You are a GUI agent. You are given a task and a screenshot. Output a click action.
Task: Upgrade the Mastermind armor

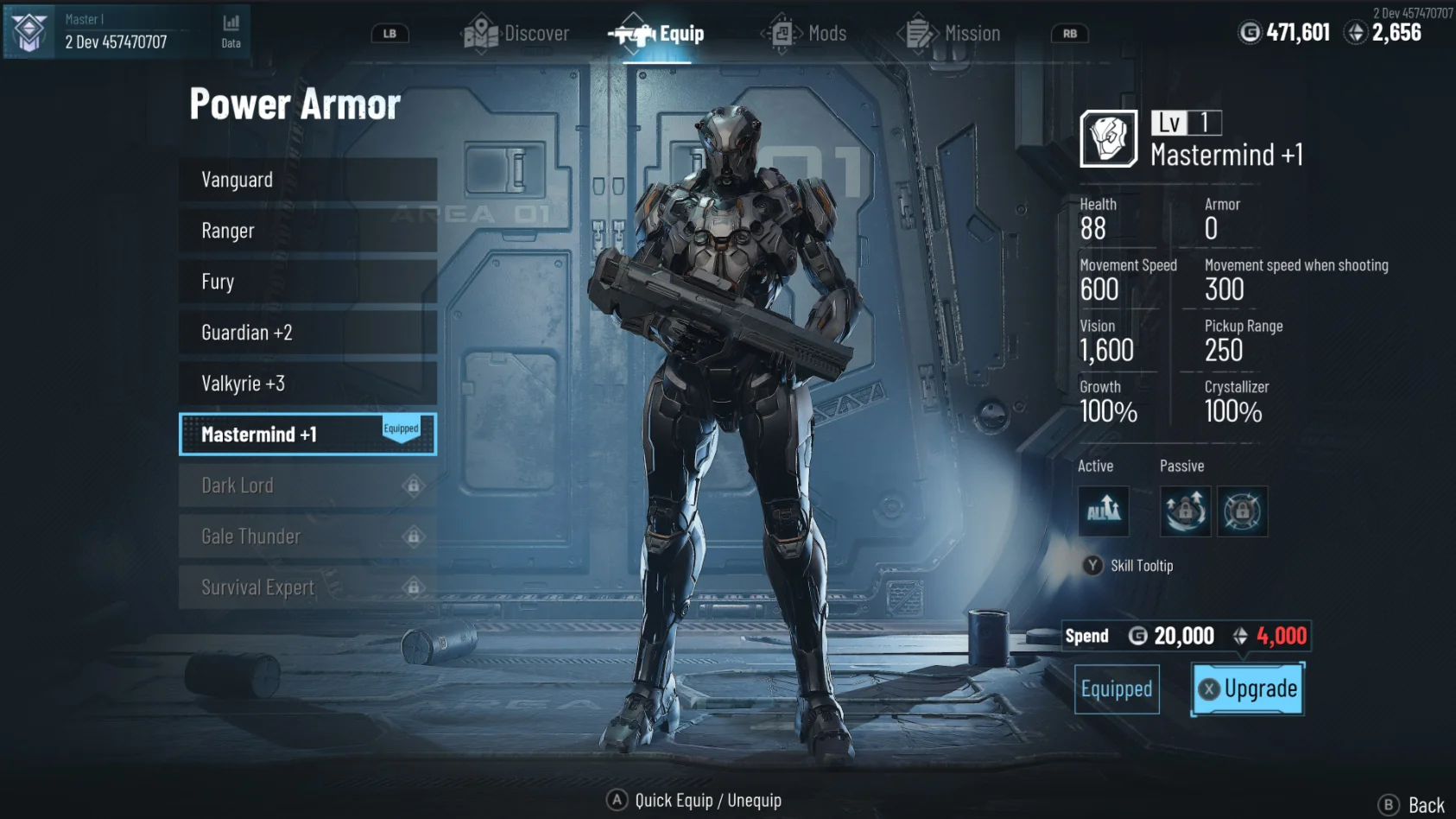tap(1248, 689)
